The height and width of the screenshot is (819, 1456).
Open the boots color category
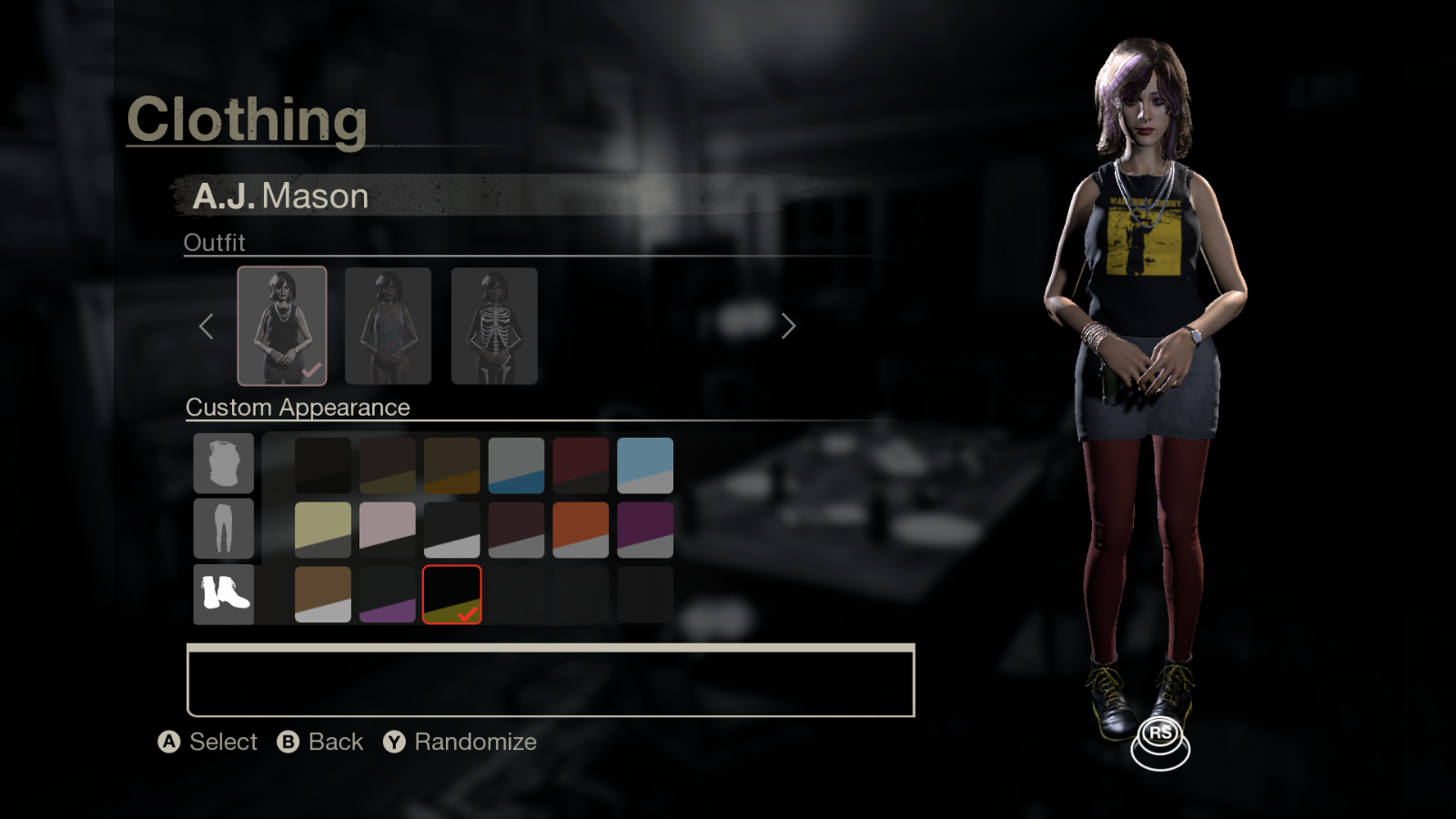tap(223, 594)
